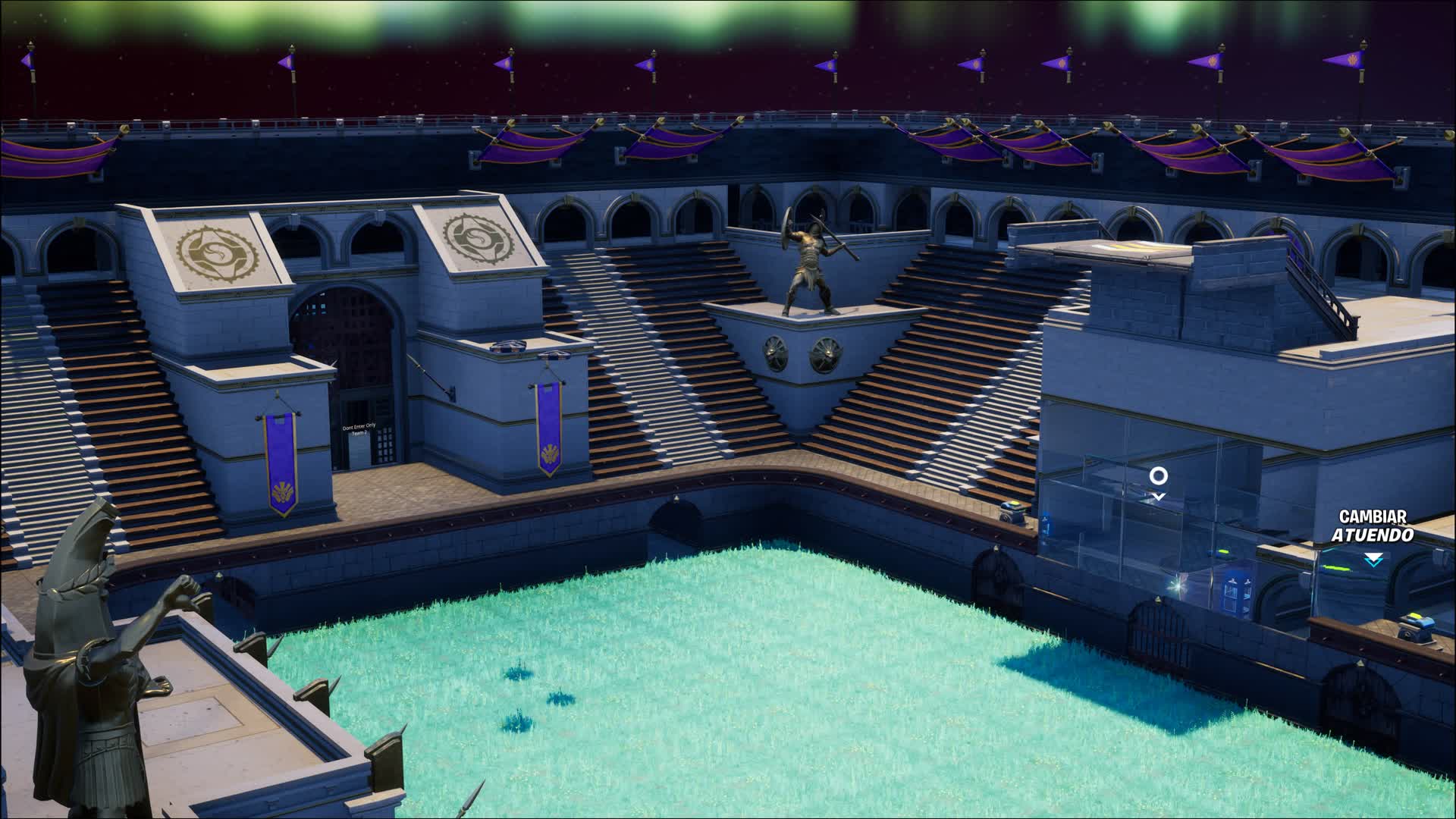The width and height of the screenshot is (1456, 819).
Task: Click the yellow crate beside the glass wall
Action: tap(1012, 510)
